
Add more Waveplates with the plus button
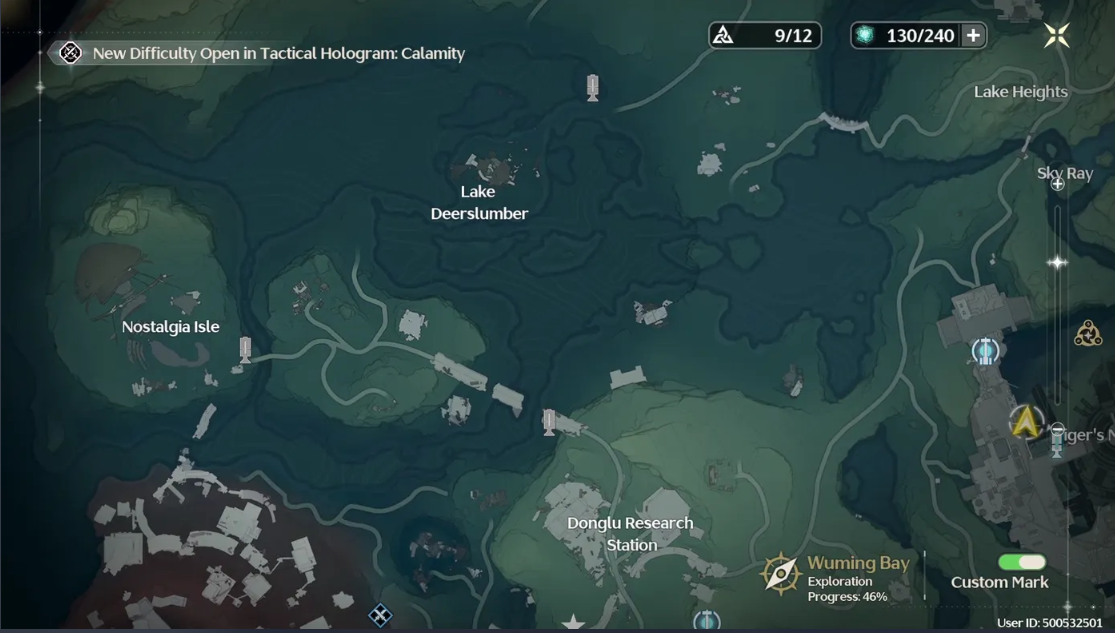(972, 36)
